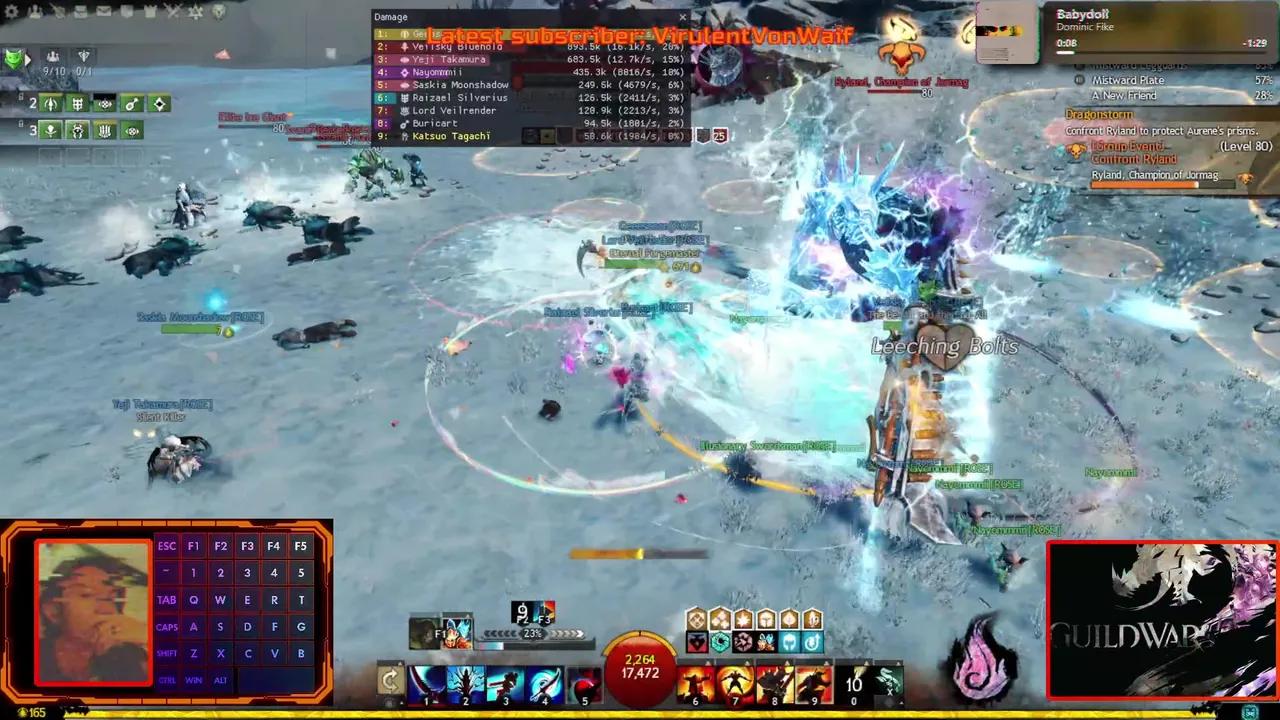Screen dimensions: 1280x720
Task: Untrack the Mistward Plate achievement
Action: pos(1079,80)
